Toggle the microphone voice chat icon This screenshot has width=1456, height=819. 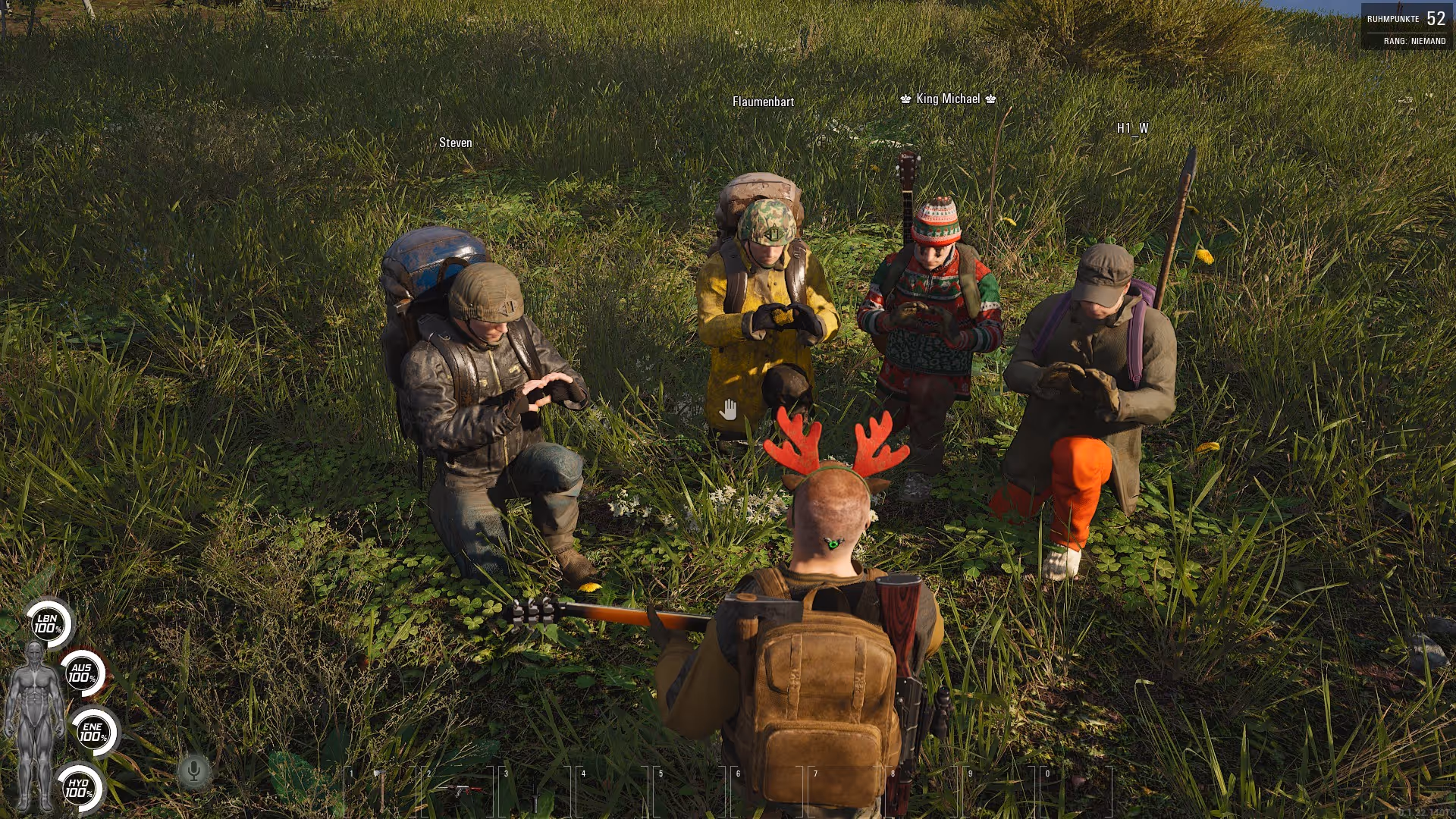tap(194, 772)
